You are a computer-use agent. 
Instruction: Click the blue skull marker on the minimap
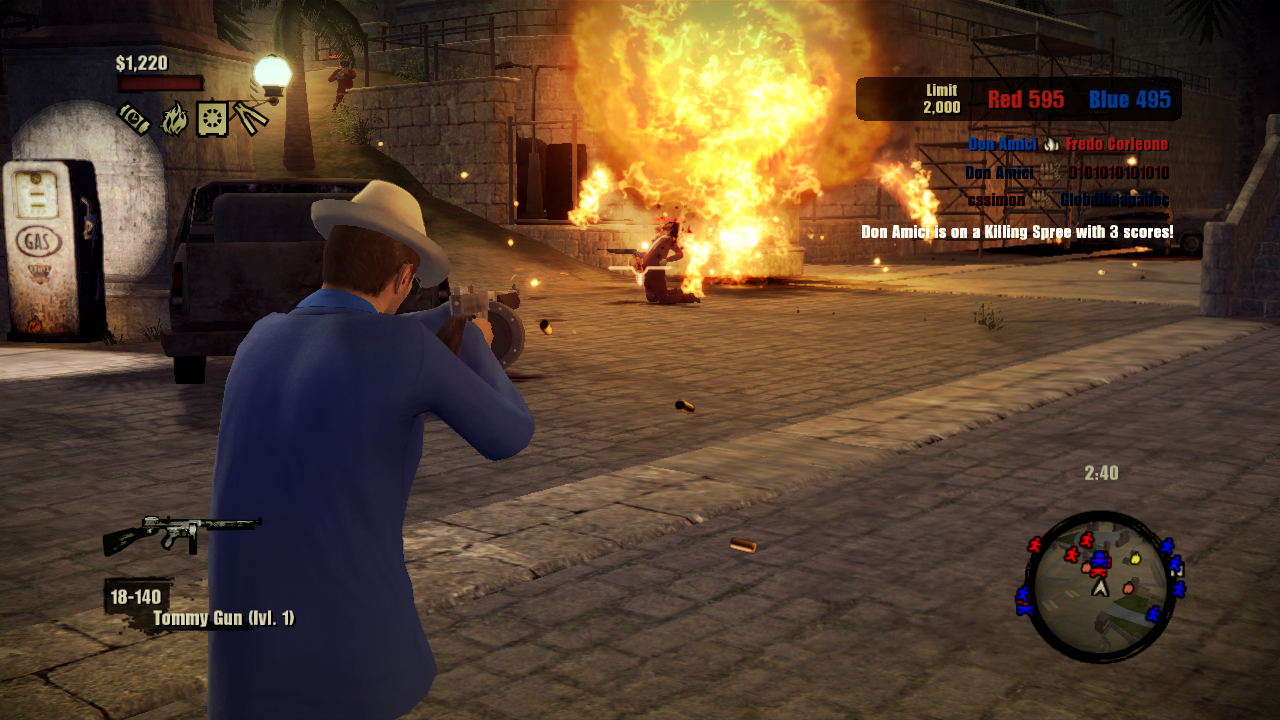1100,558
